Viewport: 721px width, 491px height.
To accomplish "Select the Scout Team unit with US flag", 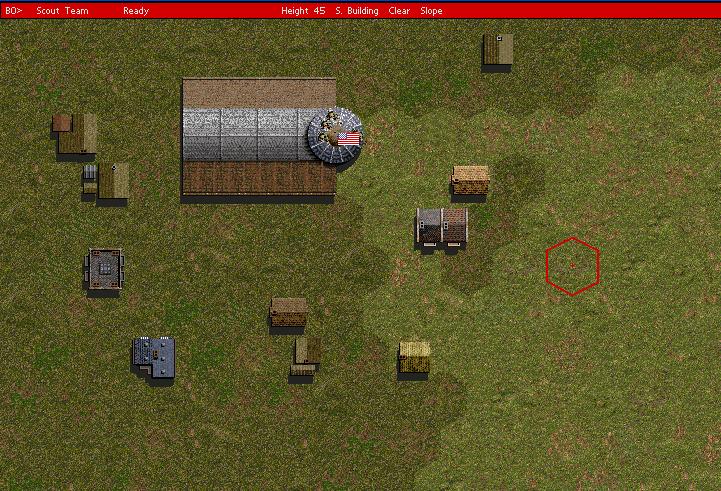I will pos(335,135).
